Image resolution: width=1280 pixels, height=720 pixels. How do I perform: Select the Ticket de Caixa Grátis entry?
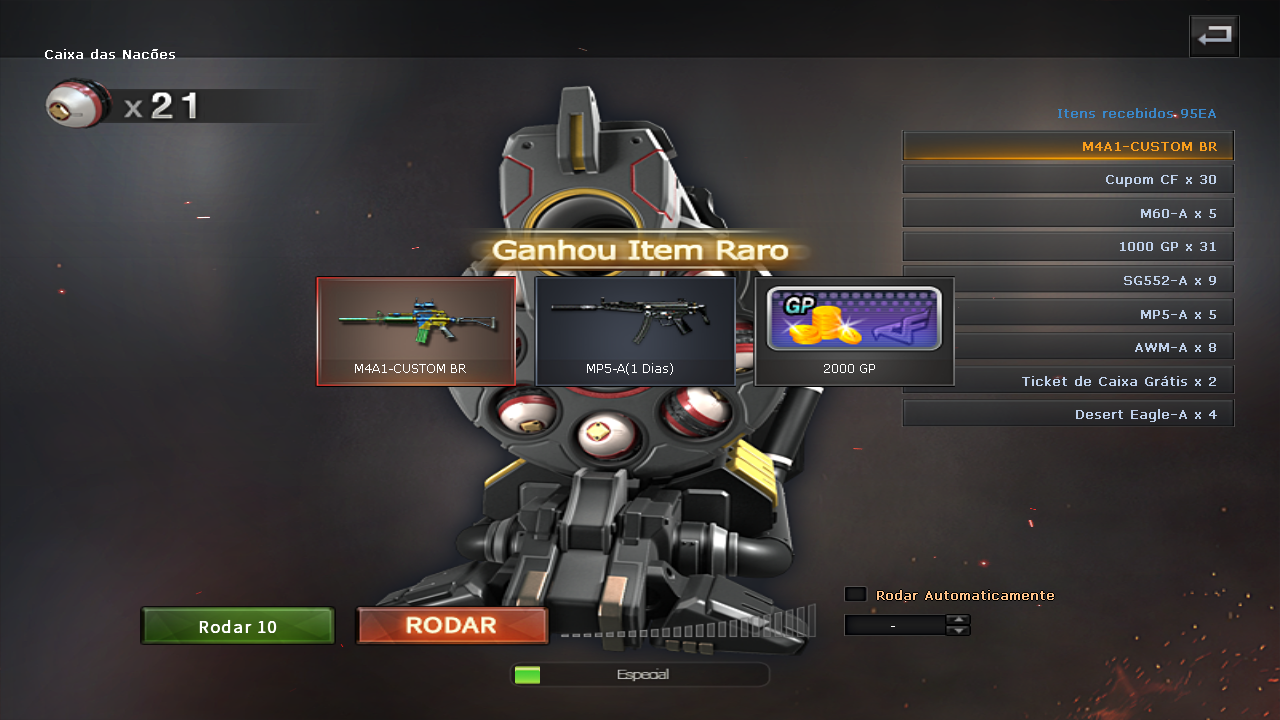[x=1067, y=380]
